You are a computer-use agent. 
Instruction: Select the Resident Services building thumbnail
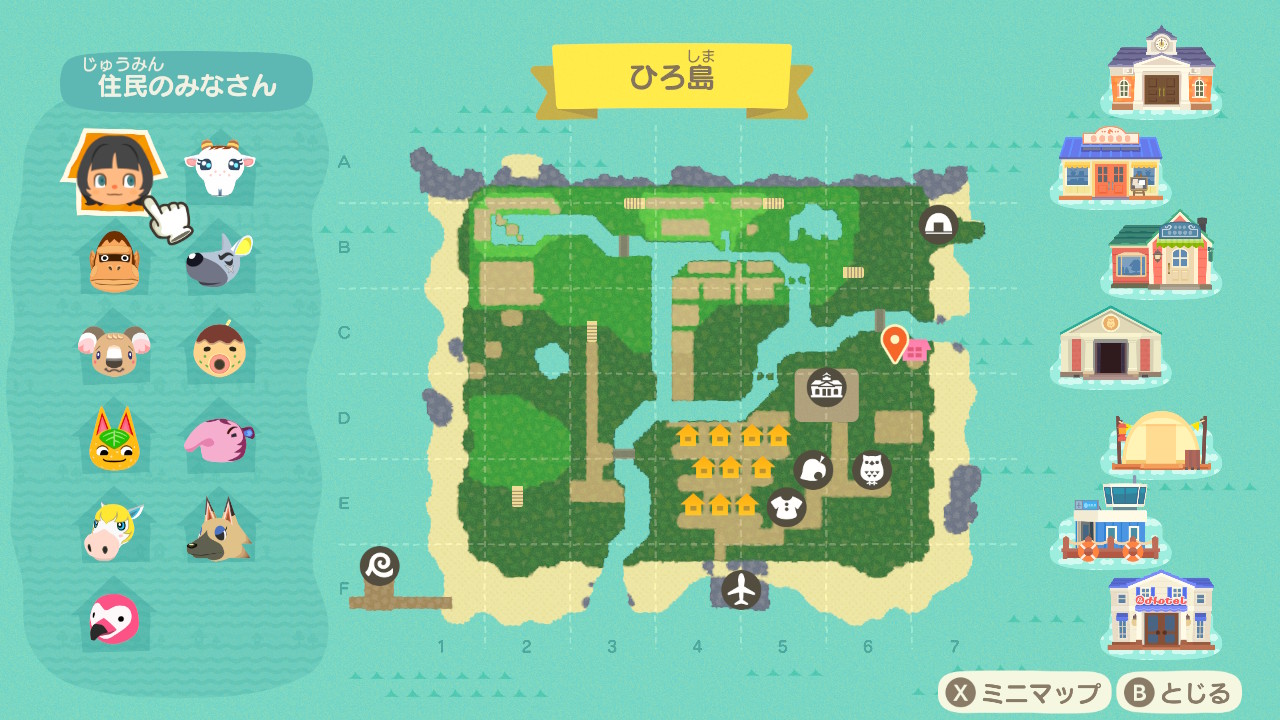1160,70
